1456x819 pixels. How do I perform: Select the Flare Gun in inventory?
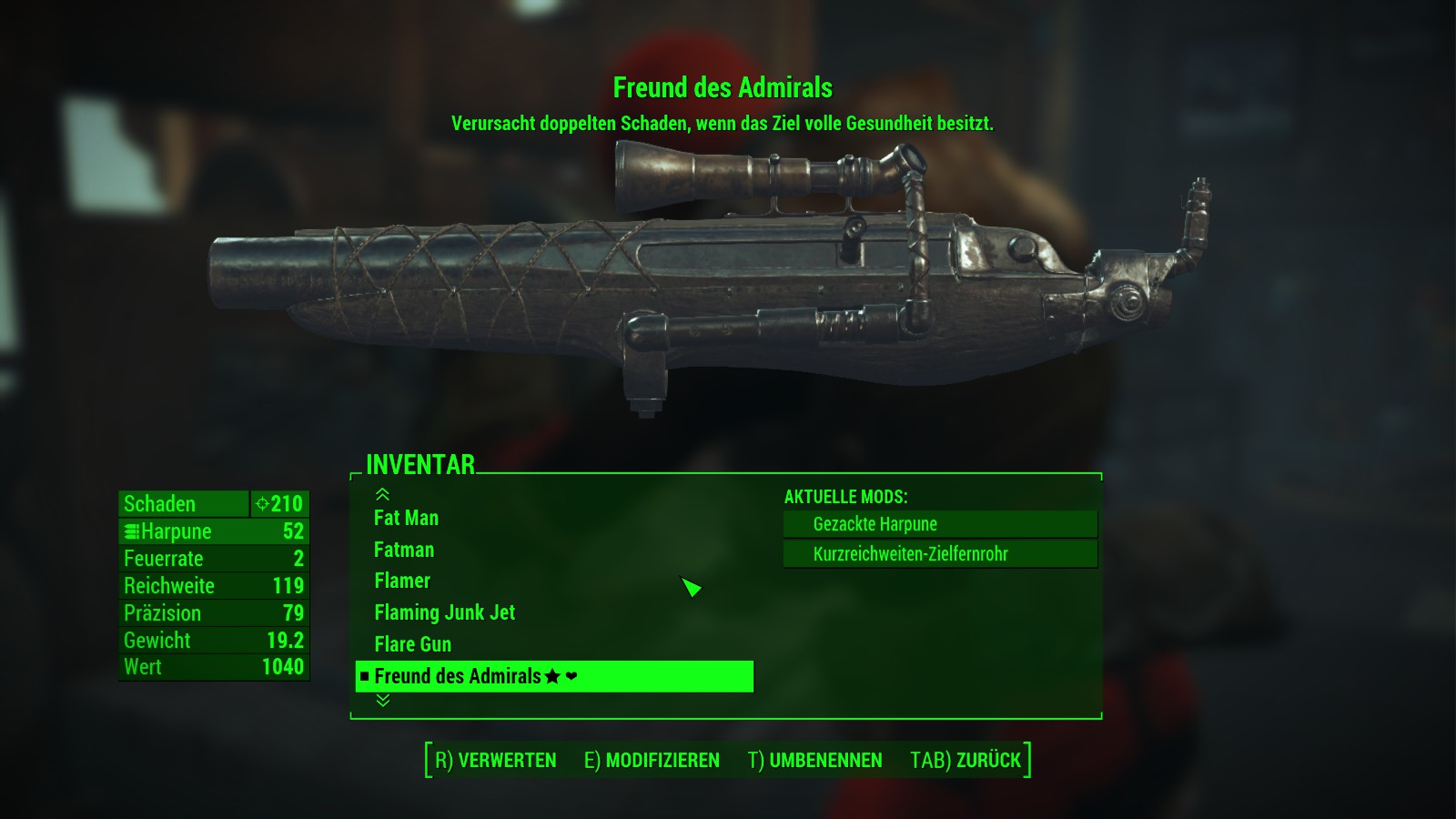pyautogui.click(x=412, y=644)
